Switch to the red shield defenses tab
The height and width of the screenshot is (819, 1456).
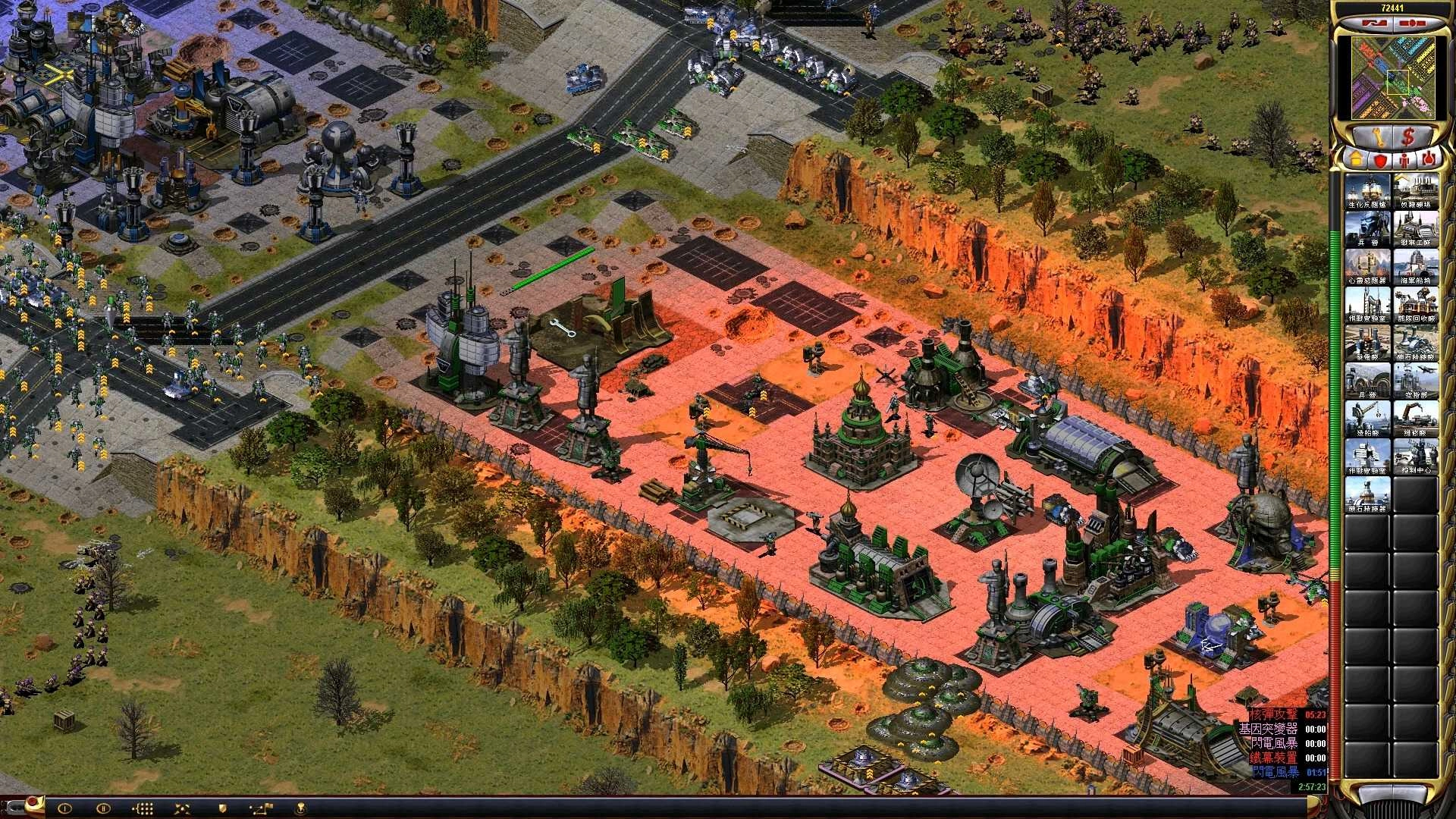click(x=1379, y=160)
